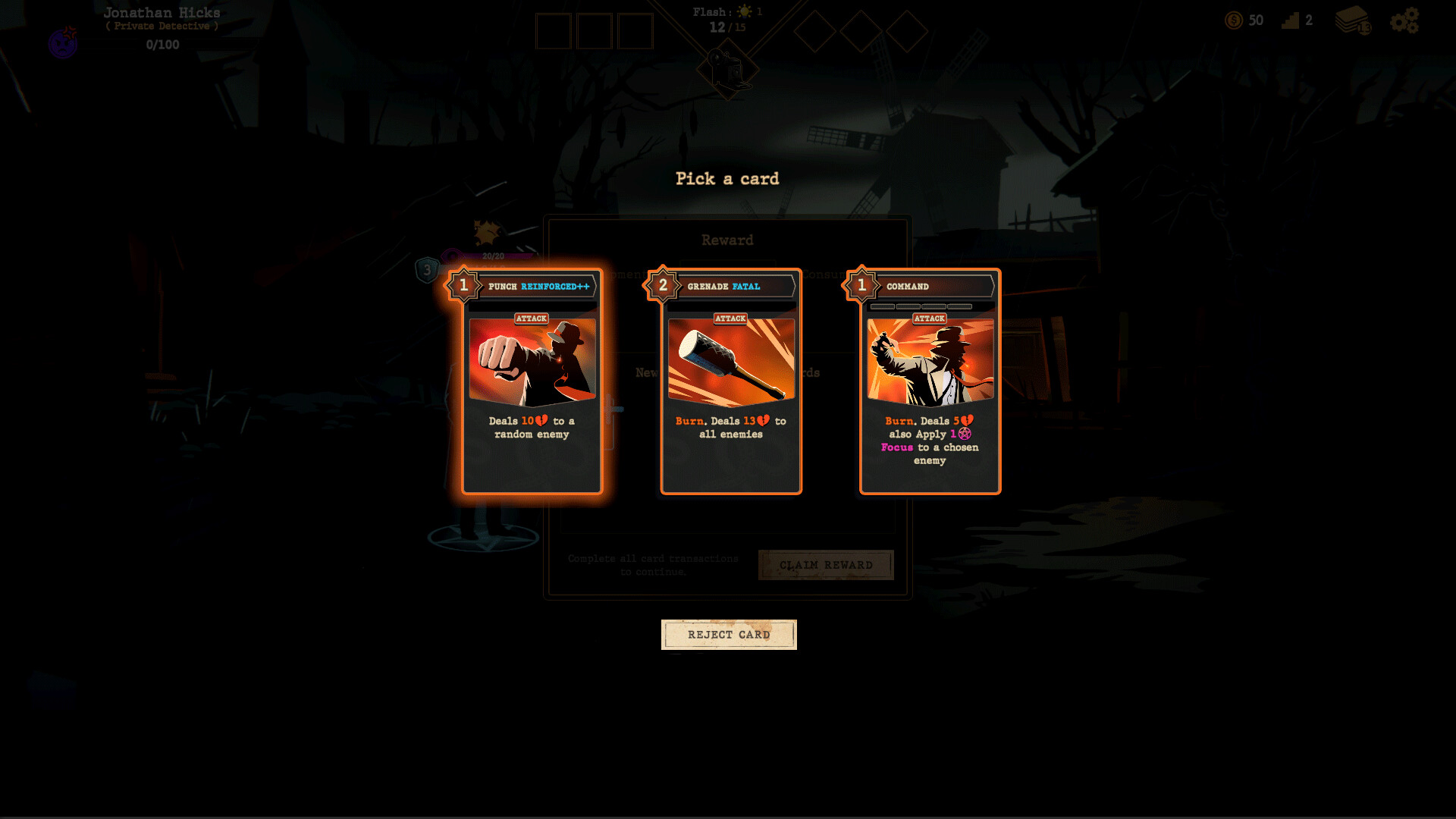The height and width of the screenshot is (819, 1456).
Task: Click the broken heart icon on Grenade description
Action: 764,420
